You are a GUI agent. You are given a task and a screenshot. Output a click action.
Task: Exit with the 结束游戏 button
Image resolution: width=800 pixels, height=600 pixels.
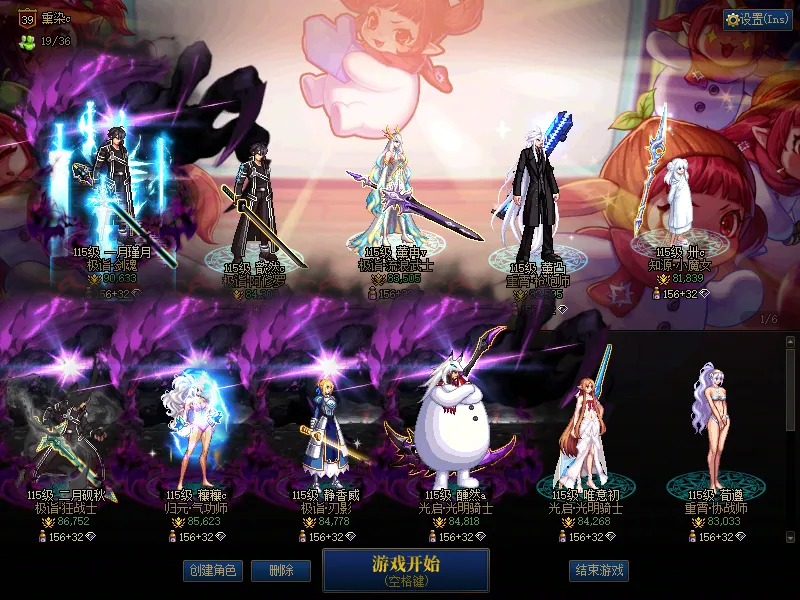(599, 571)
